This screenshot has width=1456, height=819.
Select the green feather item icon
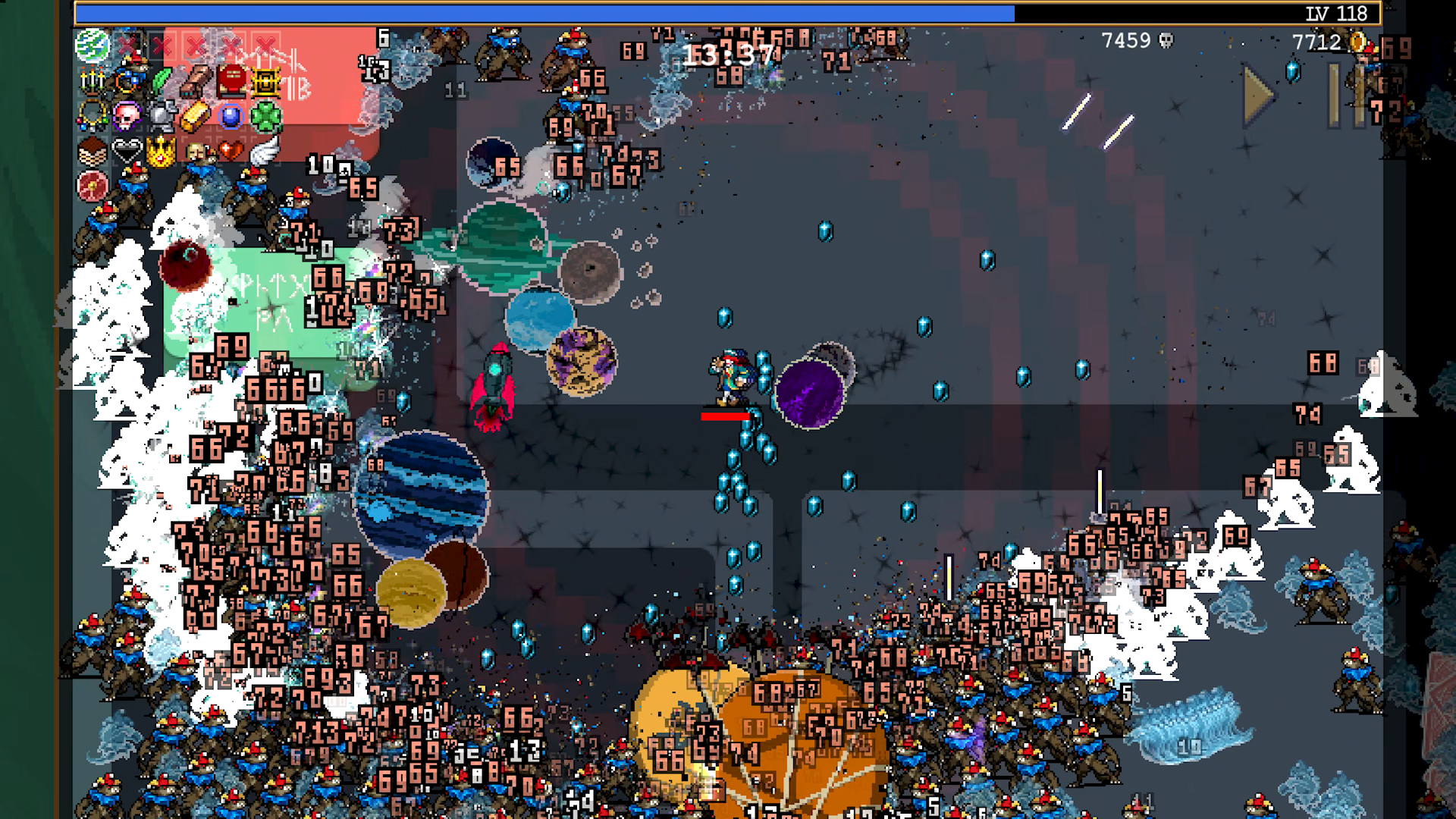click(161, 79)
